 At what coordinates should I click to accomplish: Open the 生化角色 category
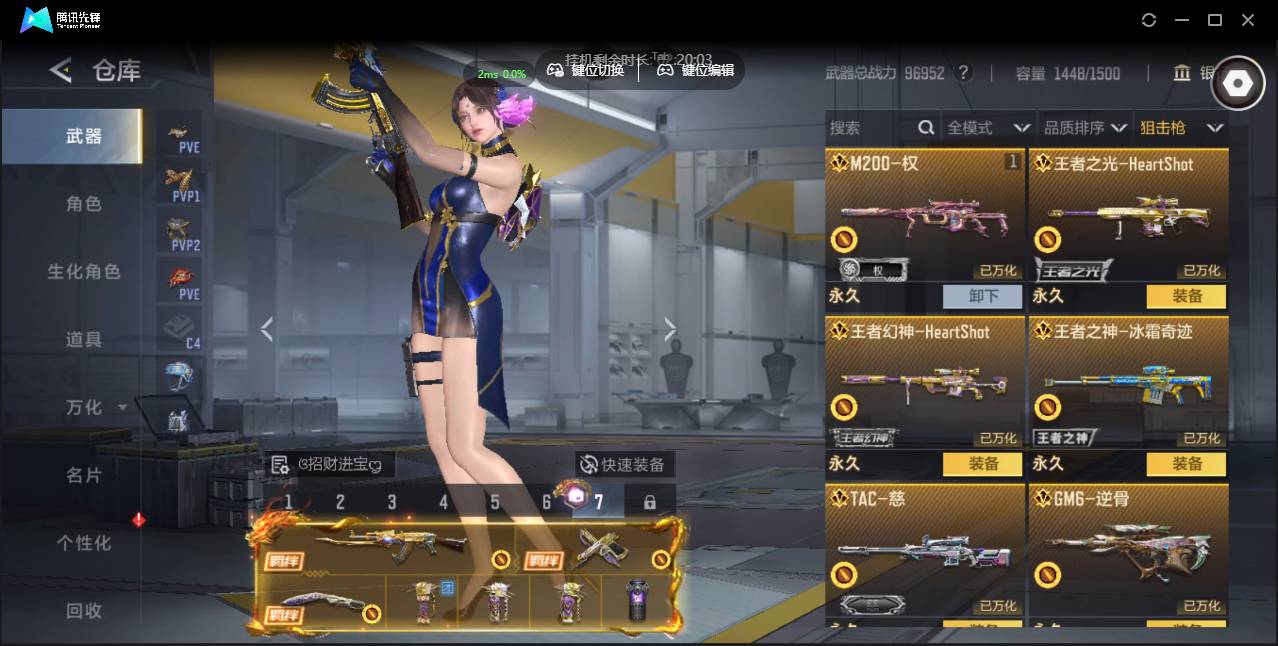[x=84, y=272]
